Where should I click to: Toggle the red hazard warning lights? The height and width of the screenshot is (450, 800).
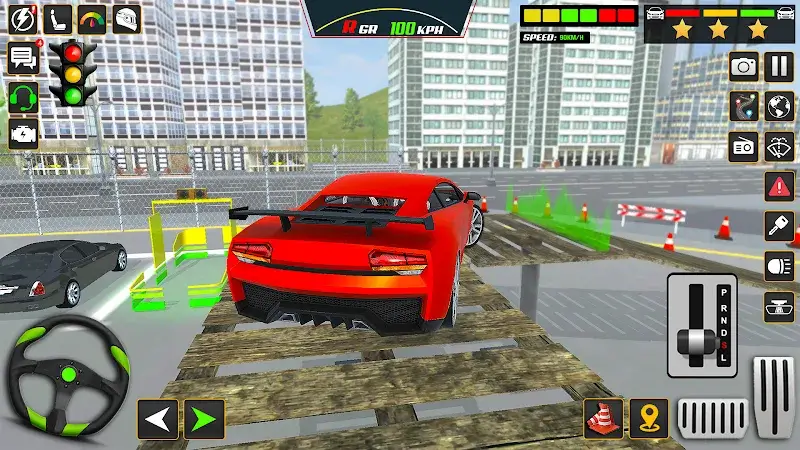point(779,186)
